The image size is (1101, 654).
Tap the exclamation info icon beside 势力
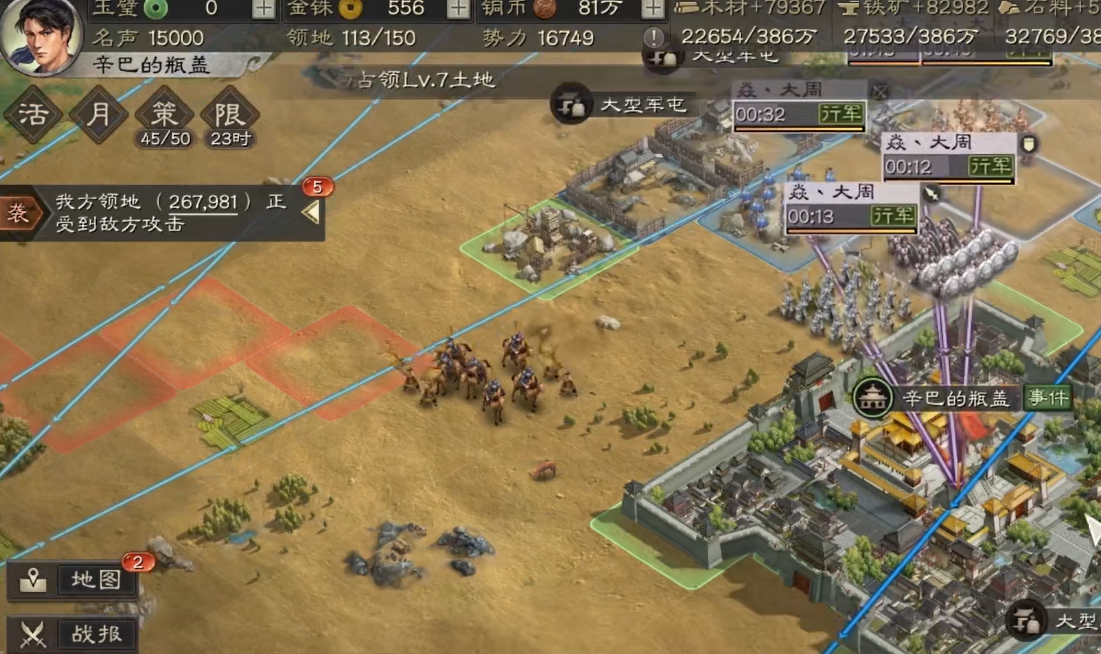coord(654,38)
